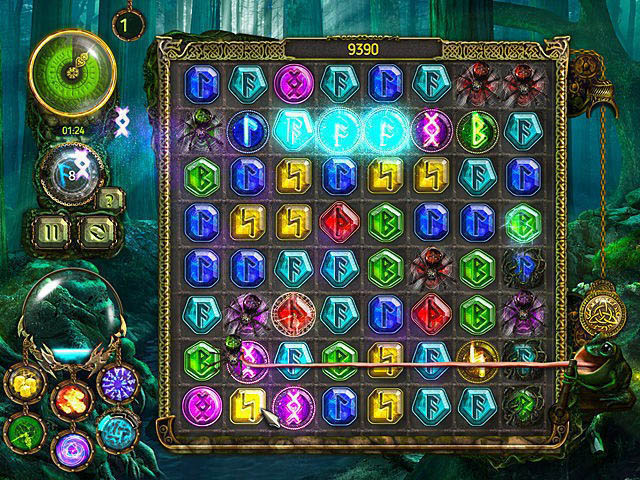The width and height of the screenshot is (640, 480).
Task: Select the green power-up orb
Action: click(x=22, y=431)
